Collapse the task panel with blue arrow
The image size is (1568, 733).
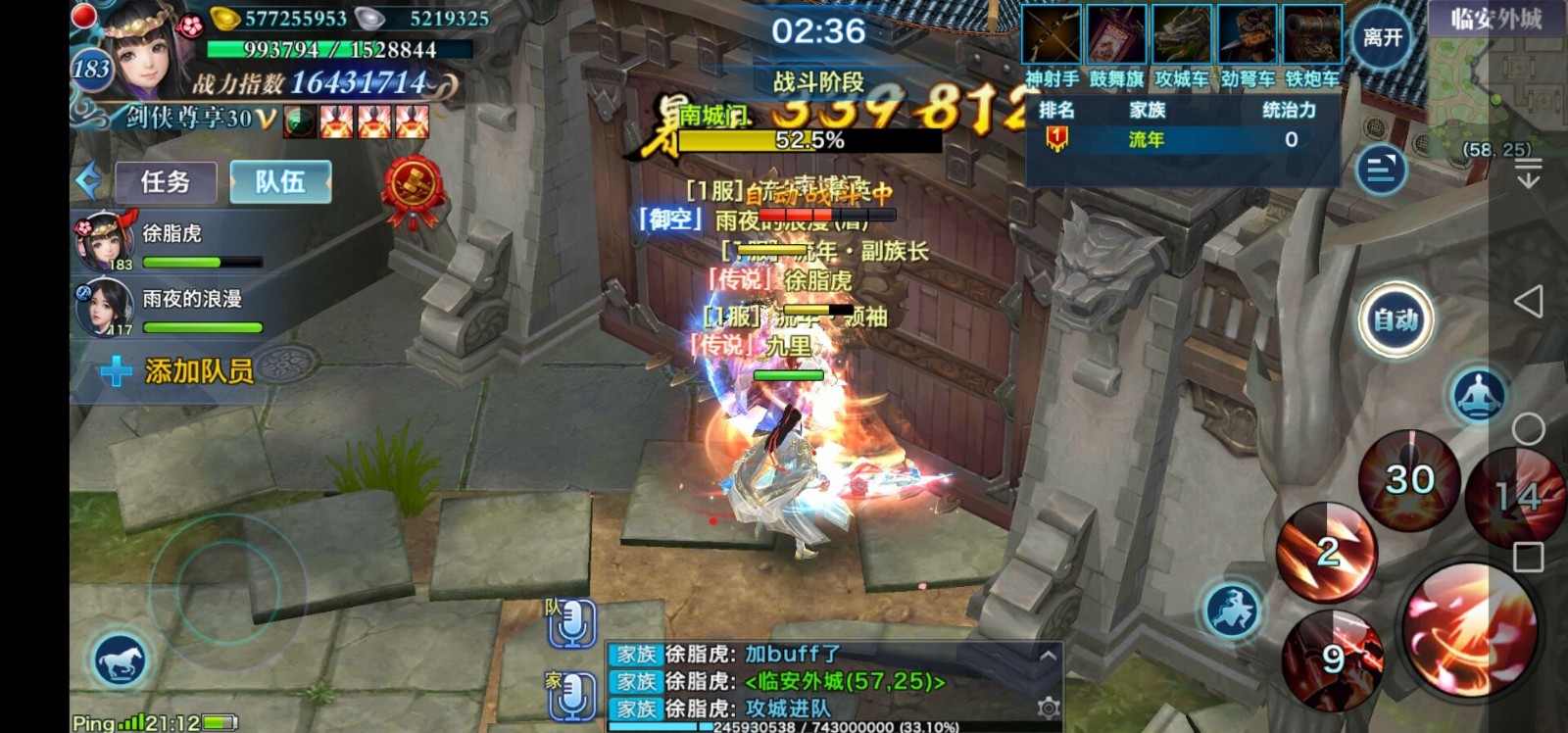pos(88,178)
